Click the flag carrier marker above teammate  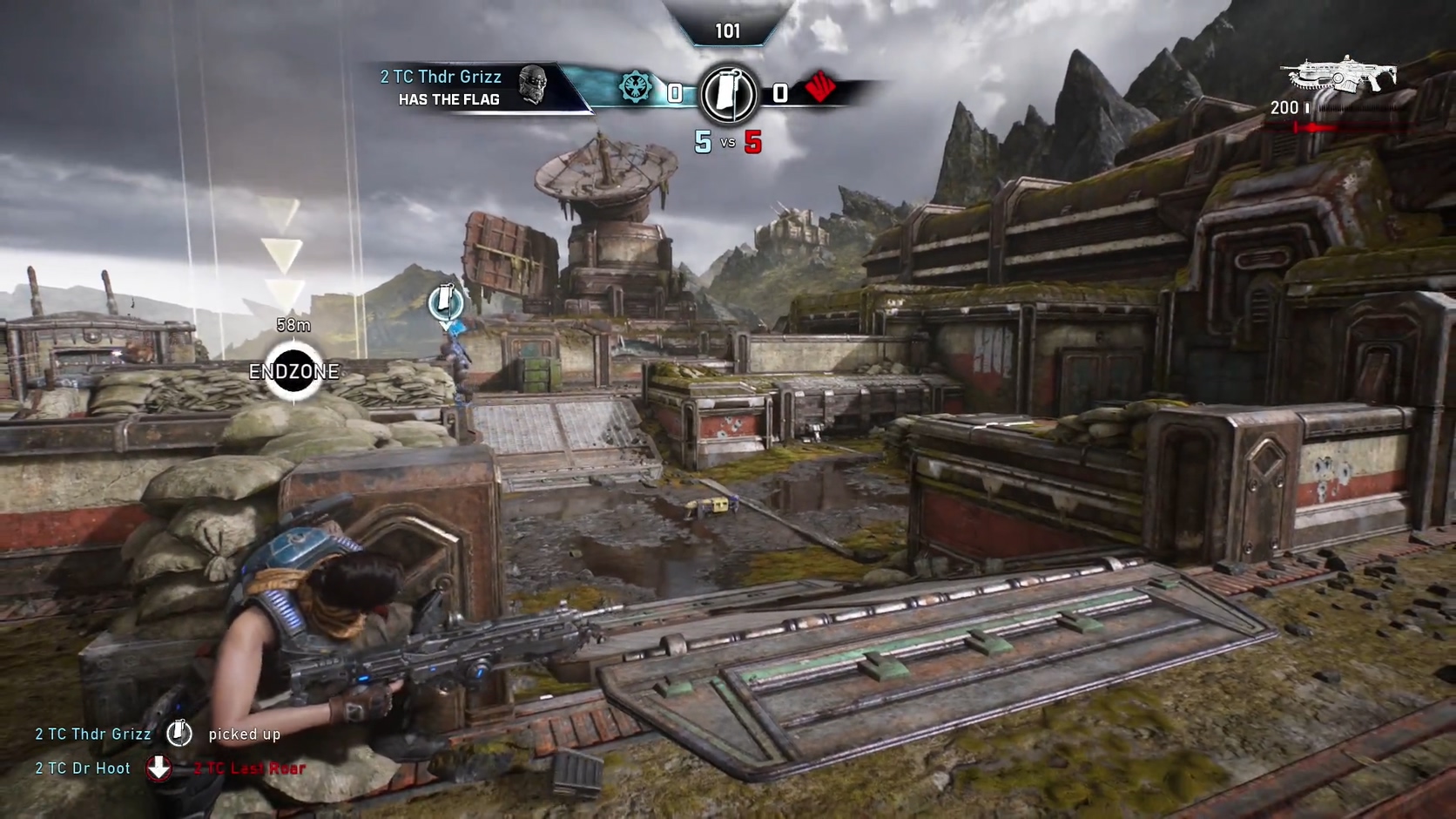(445, 301)
